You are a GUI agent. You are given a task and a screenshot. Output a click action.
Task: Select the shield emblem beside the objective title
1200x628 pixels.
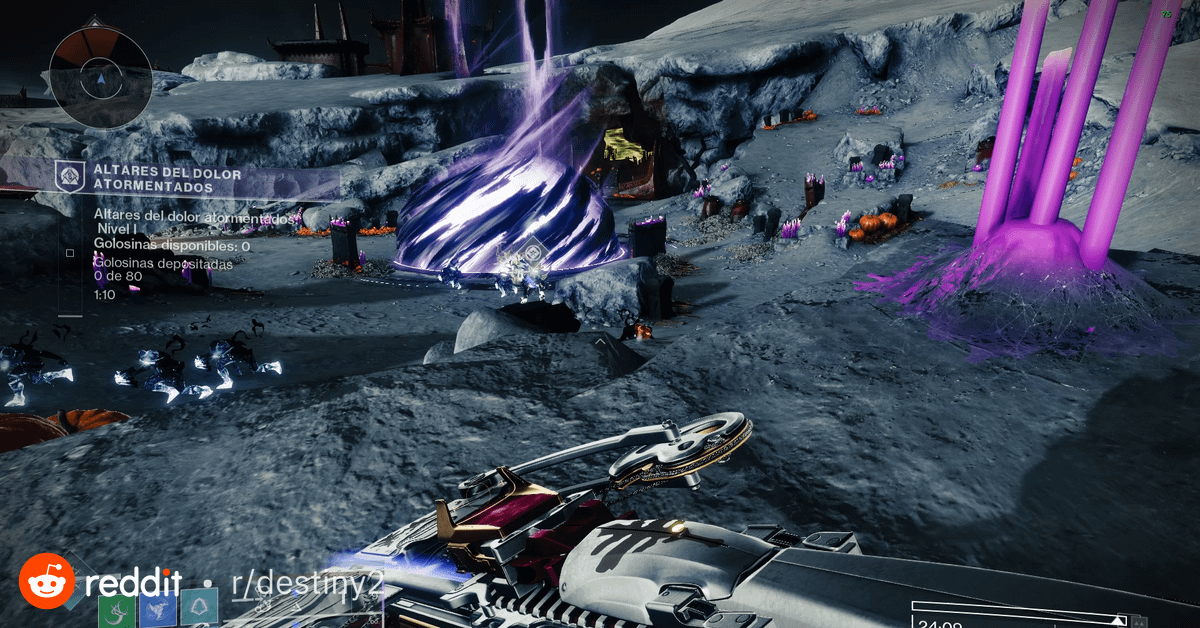click(69, 175)
